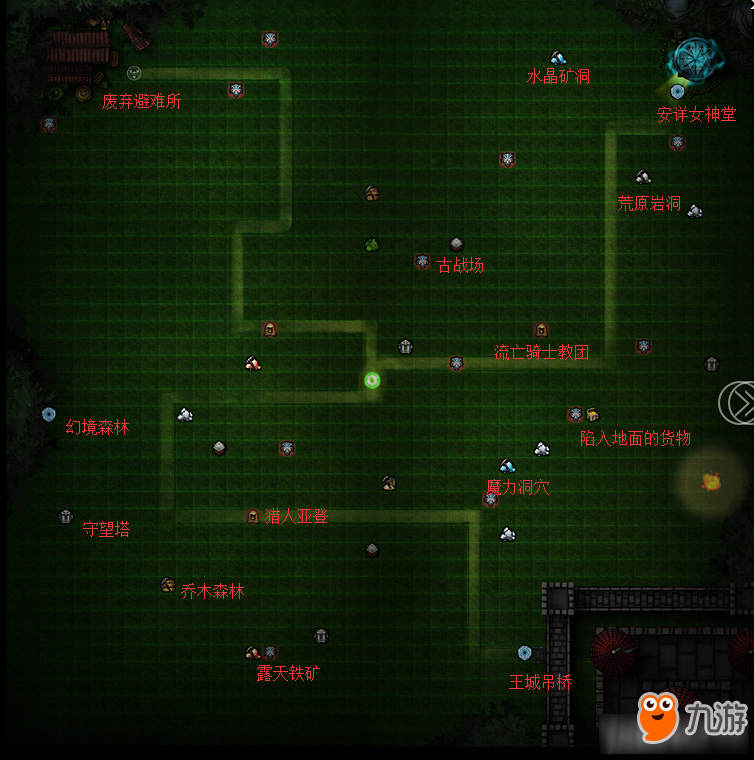Choose the 猎人亚登 hunter NPC marker
The image size is (754, 760).
[x=253, y=516]
